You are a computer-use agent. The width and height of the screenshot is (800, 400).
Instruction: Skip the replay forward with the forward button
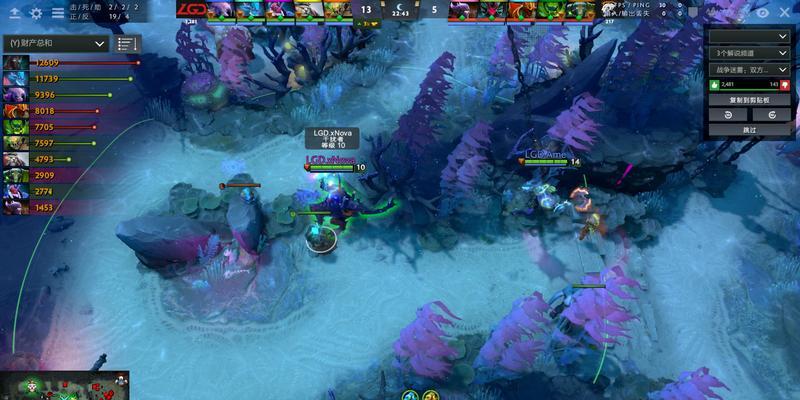(771, 115)
